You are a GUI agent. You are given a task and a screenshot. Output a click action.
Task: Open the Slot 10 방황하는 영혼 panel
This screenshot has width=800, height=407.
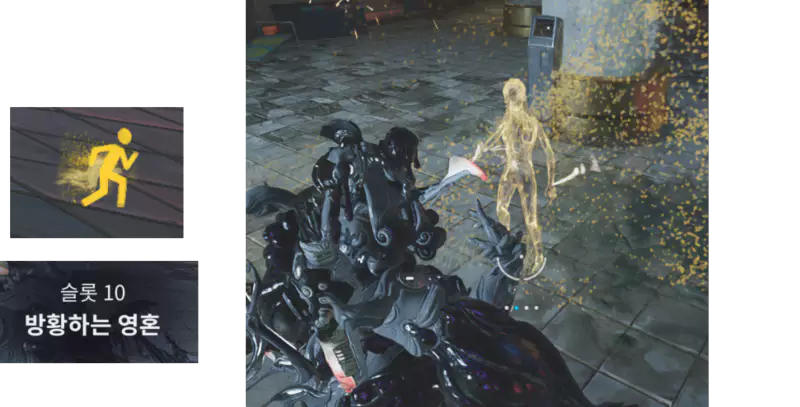tap(99, 311)
